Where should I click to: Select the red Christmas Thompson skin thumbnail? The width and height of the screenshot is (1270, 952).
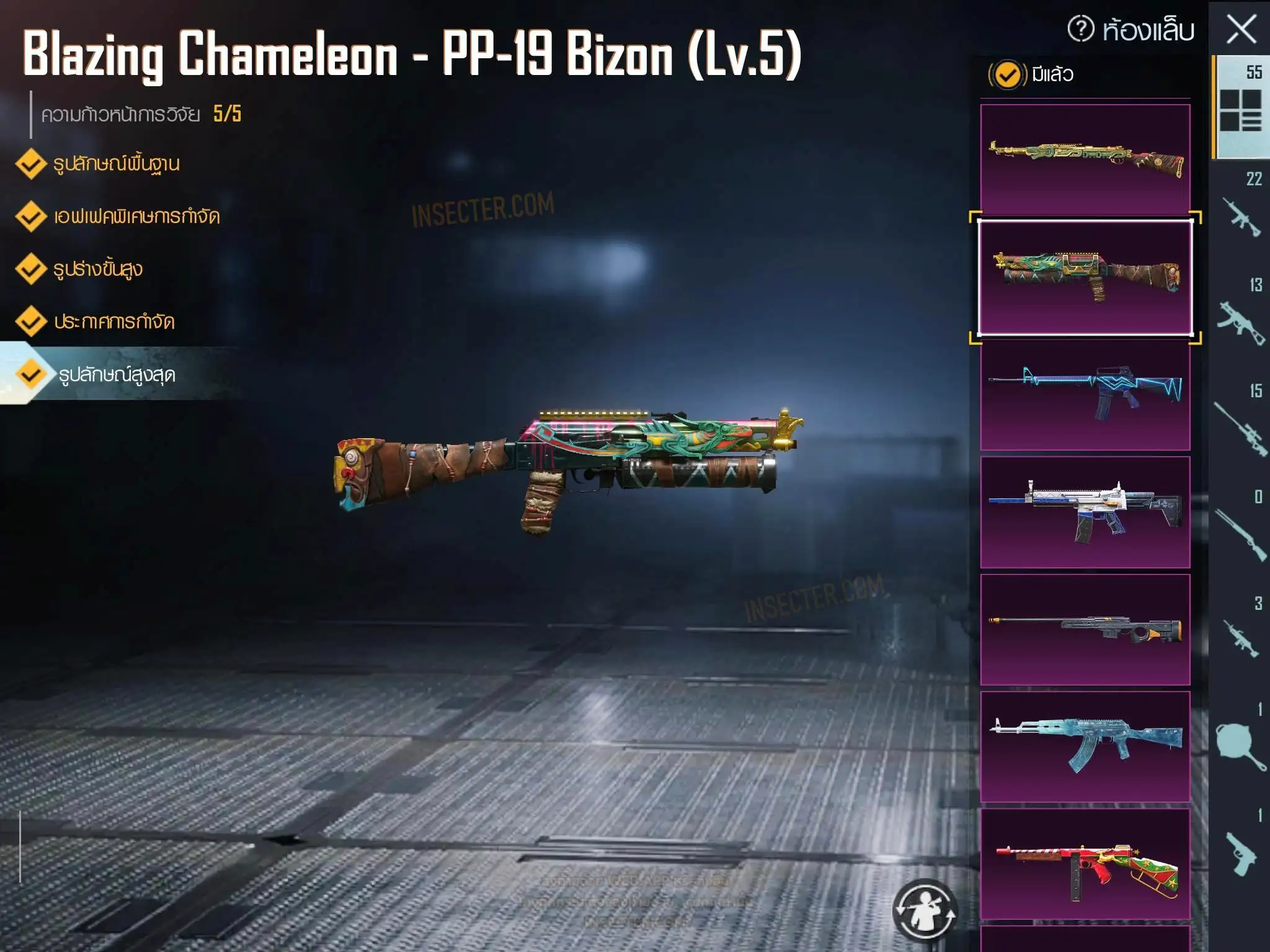click(x=1085, y=863)
